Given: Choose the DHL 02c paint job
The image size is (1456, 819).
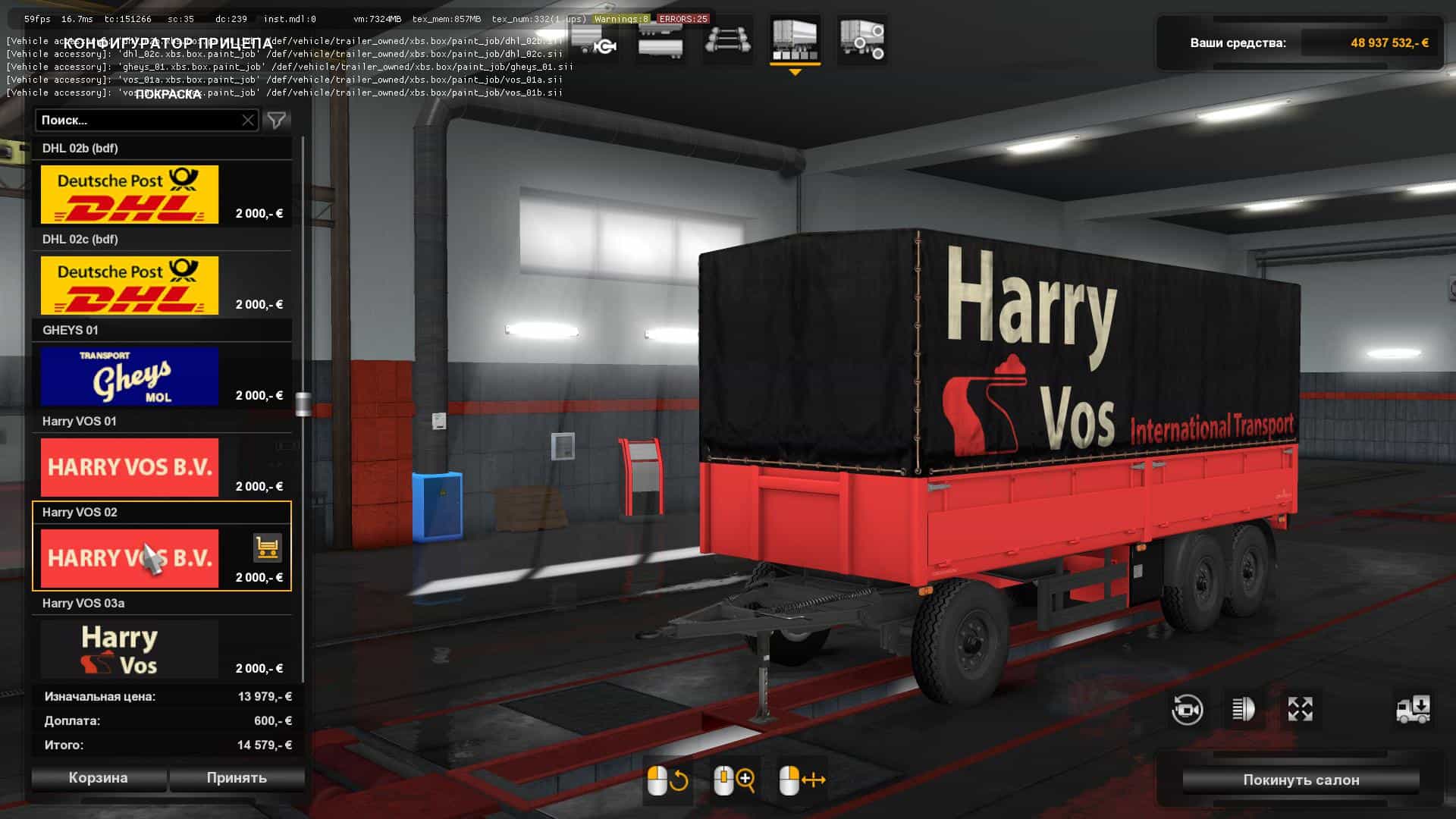Looking at the screenshot, I should (x=130, y=285).
